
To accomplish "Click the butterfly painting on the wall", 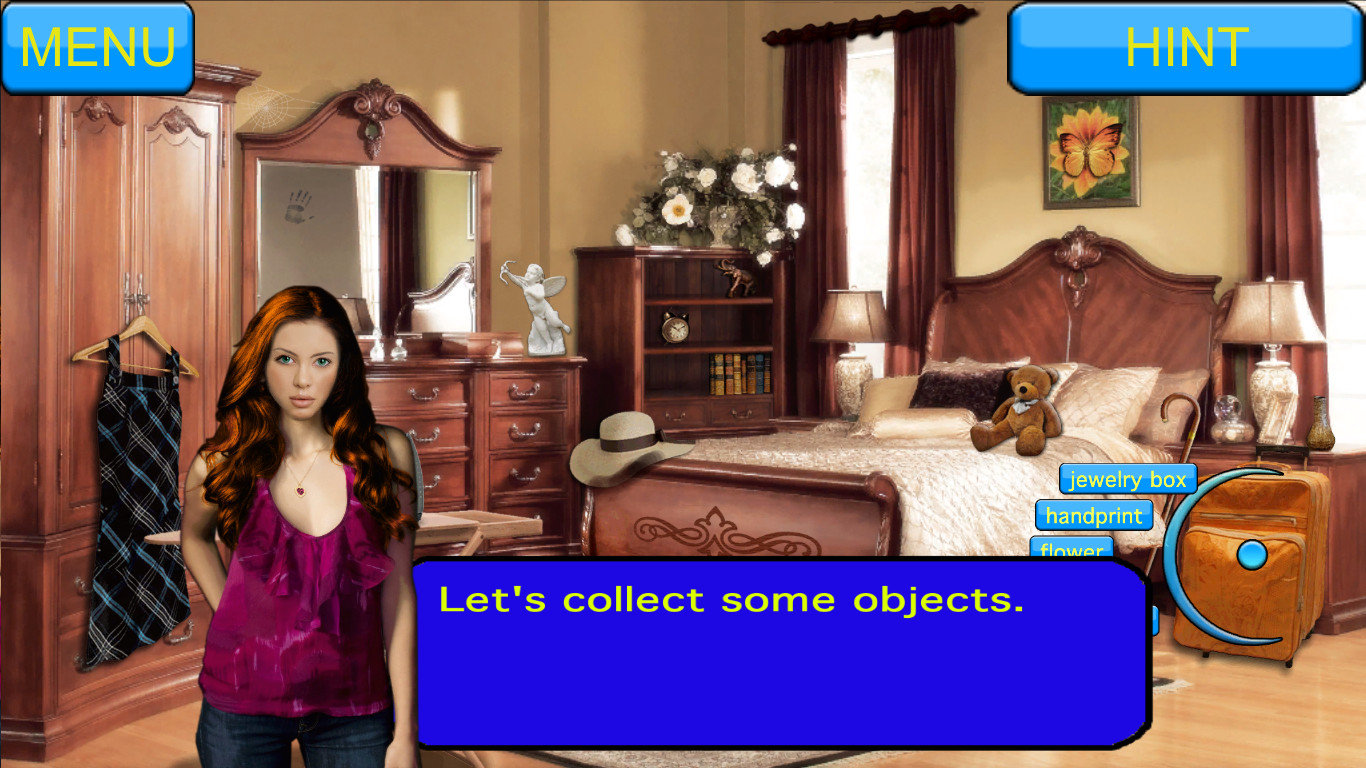I will (x=1090, y=155).
